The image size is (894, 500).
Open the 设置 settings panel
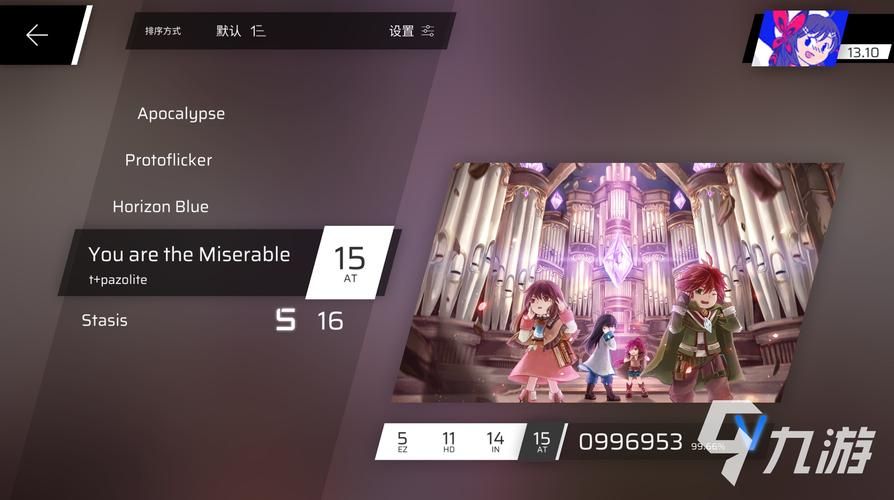coord(411,31)
